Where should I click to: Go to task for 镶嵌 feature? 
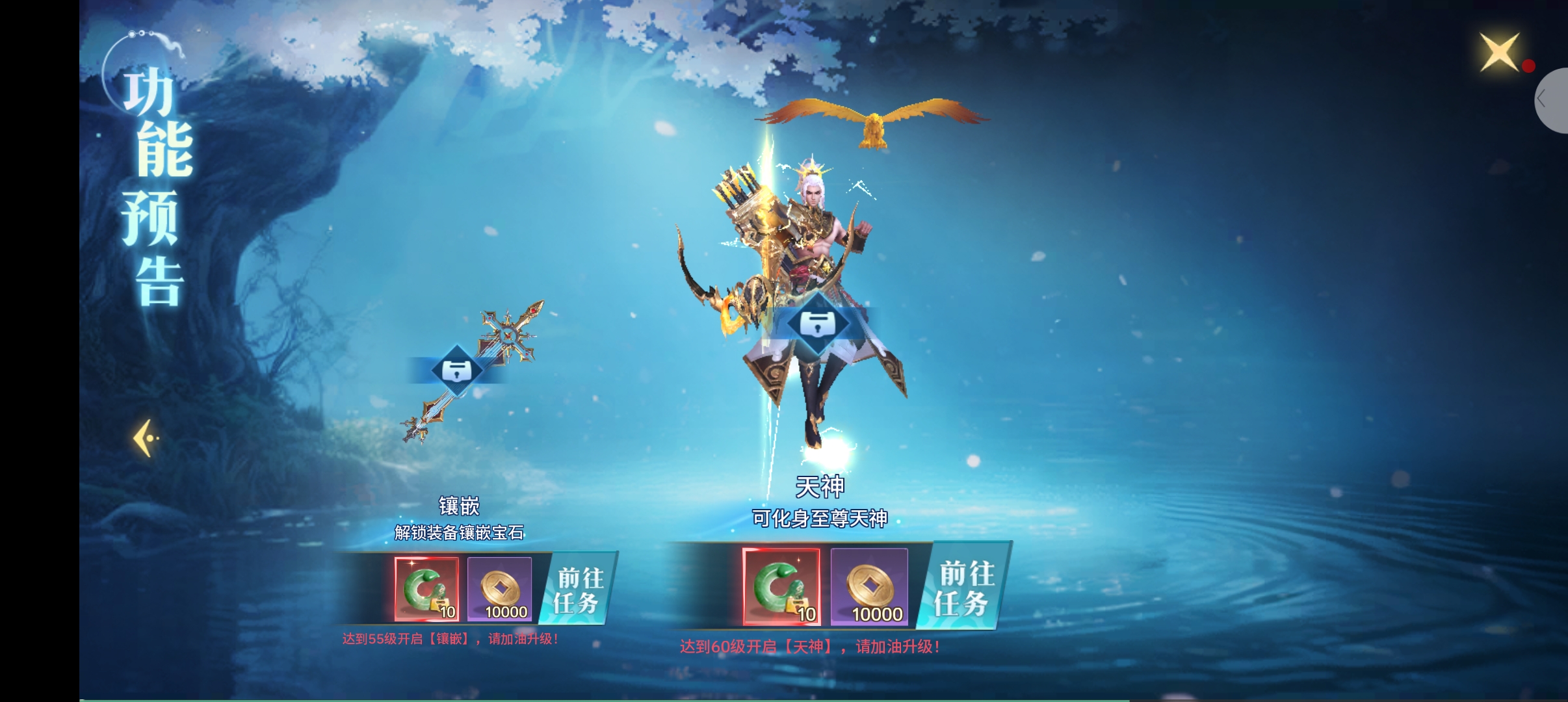[x=578, y=590]
